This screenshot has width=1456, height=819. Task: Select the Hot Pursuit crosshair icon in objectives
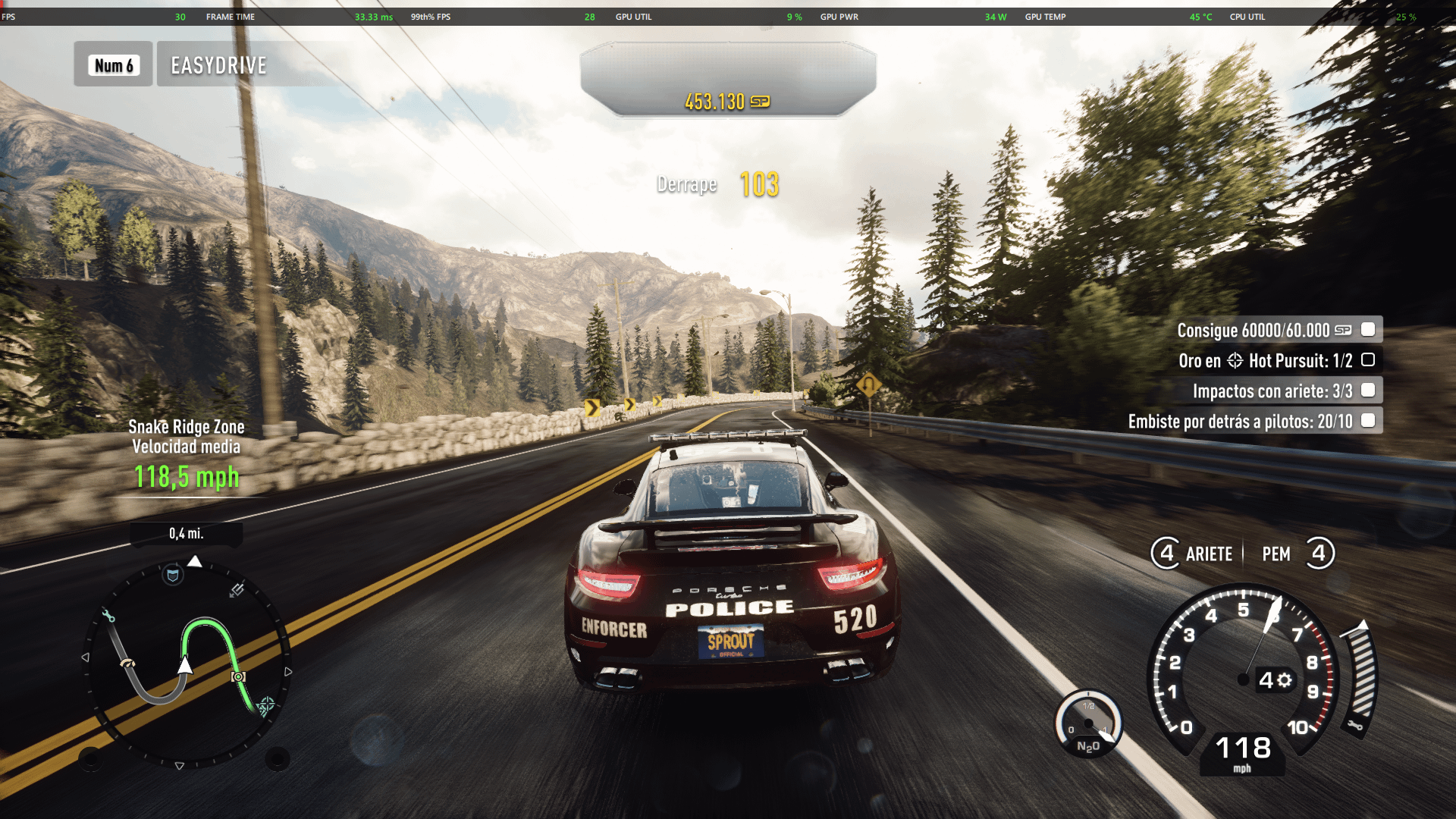coord(1235,361)
